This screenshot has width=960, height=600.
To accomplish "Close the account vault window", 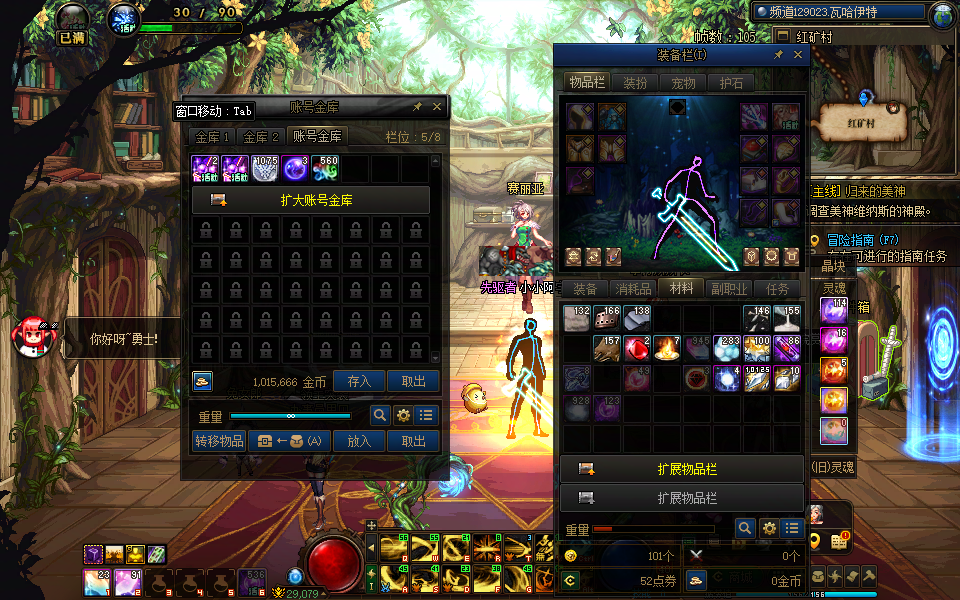I will coord(437,106).
